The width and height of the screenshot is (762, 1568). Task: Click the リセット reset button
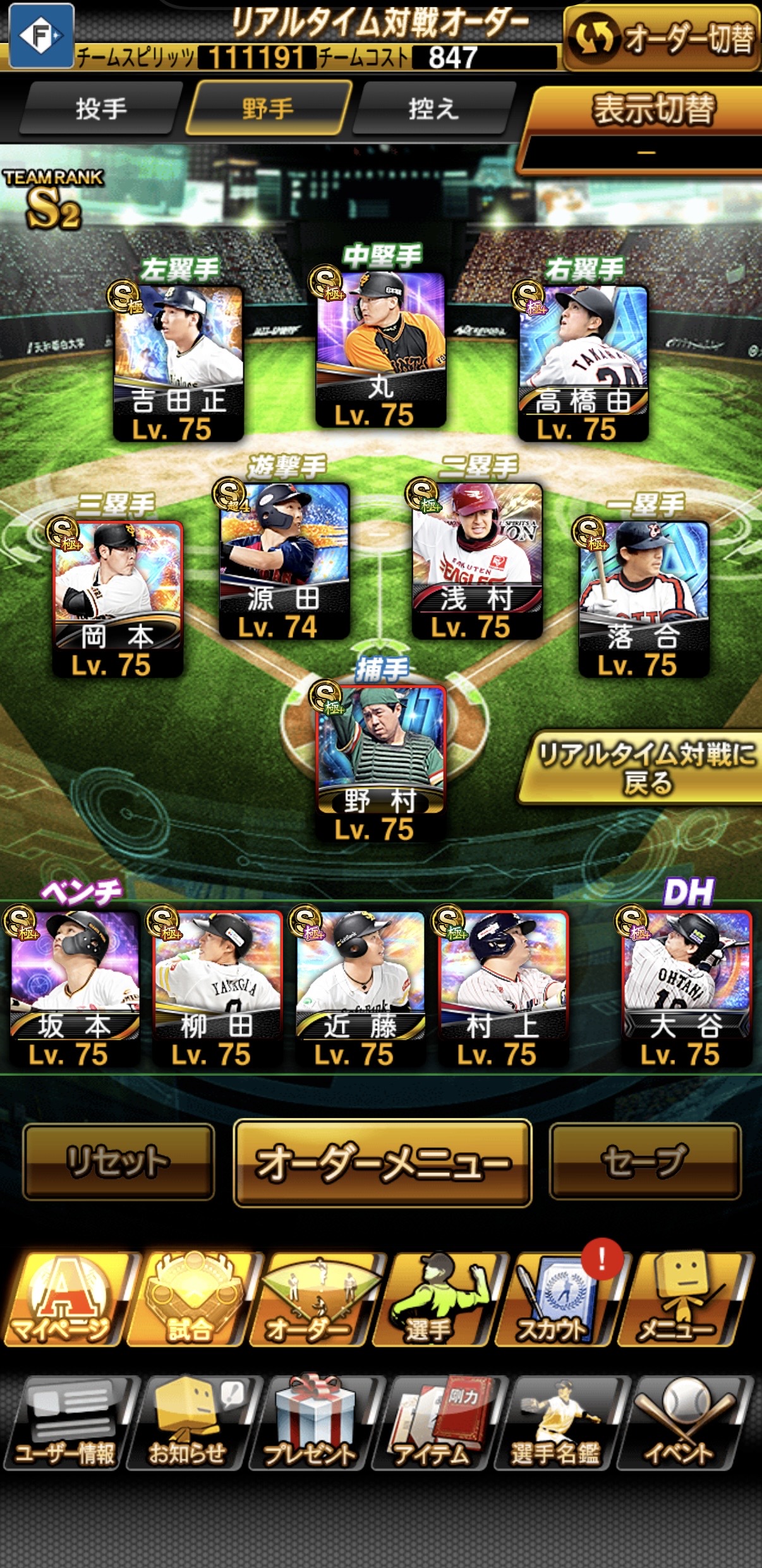pos(118,1161)
